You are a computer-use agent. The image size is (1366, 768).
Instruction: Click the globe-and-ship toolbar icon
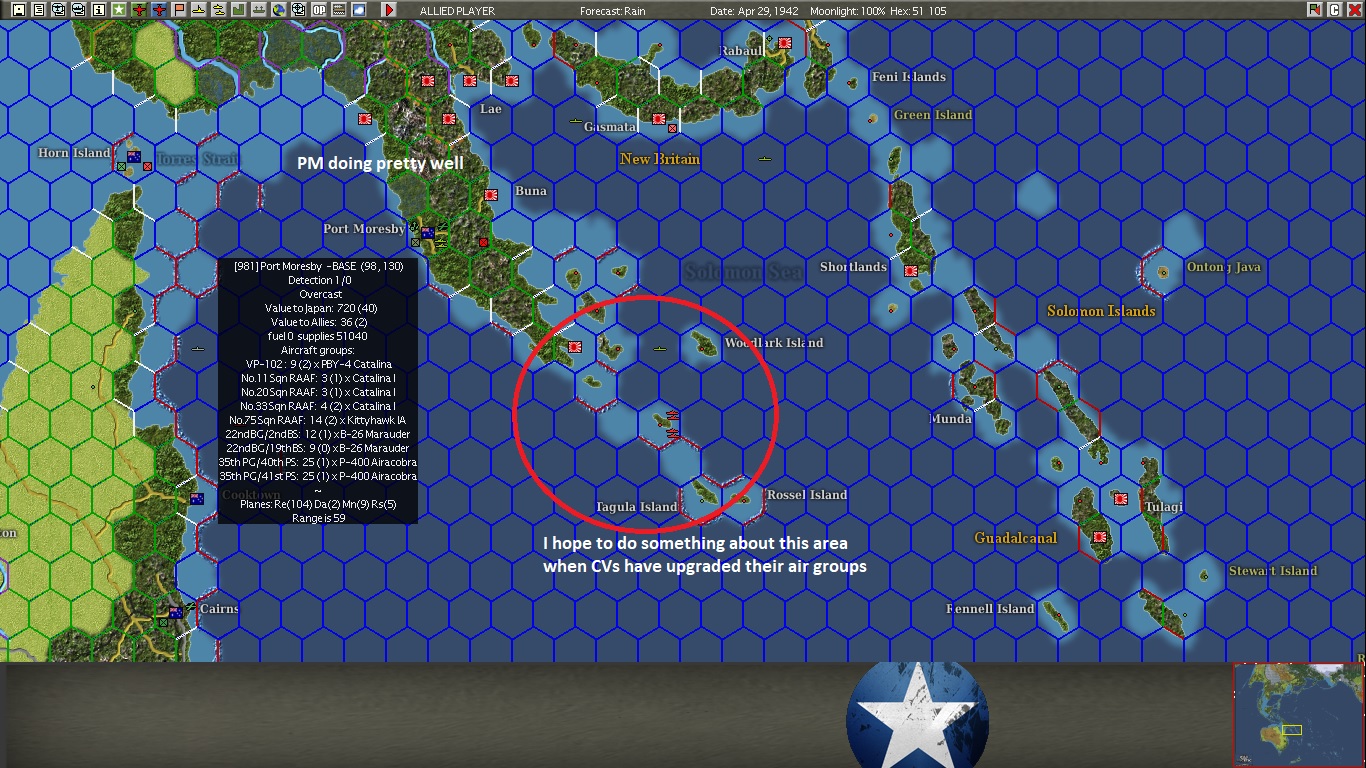pos(297,10)
